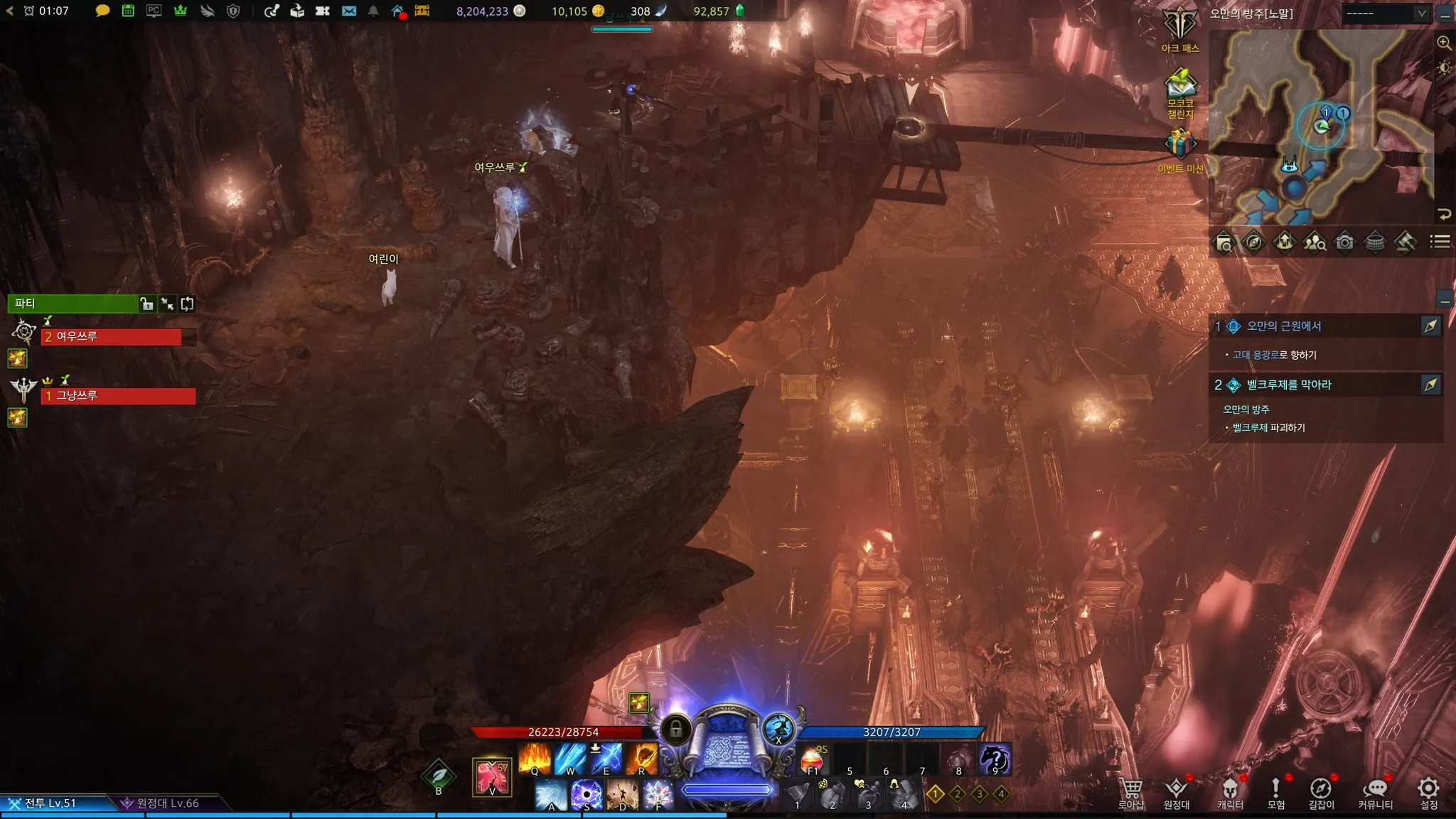Open the channel dropdown above the minimap
This screenshot has height=819, width=1456.
pos(1387,14)
